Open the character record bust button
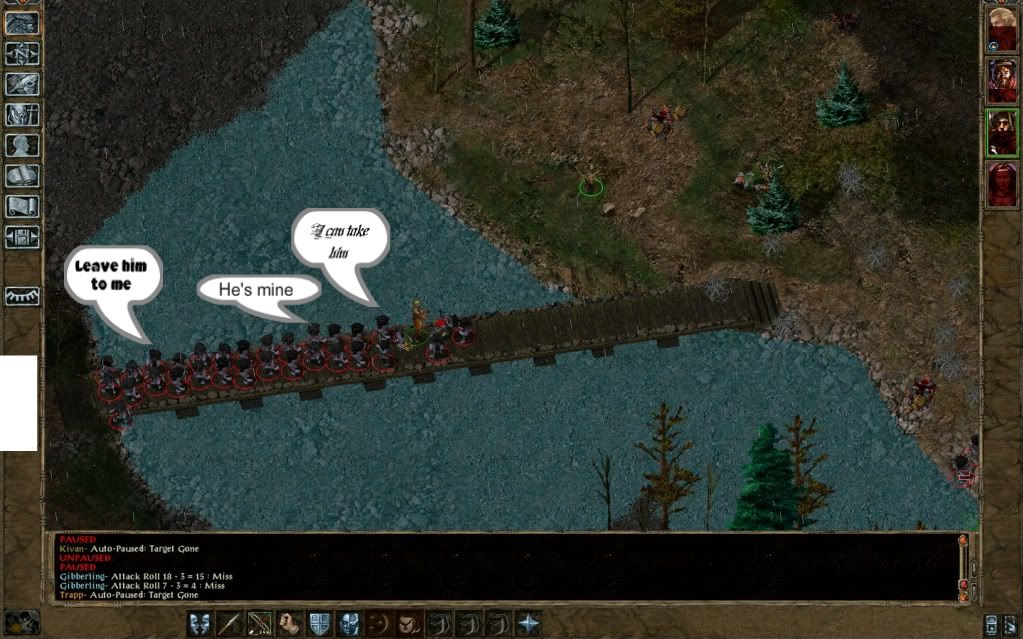The image size is (1023, 639). coord(23,145)
